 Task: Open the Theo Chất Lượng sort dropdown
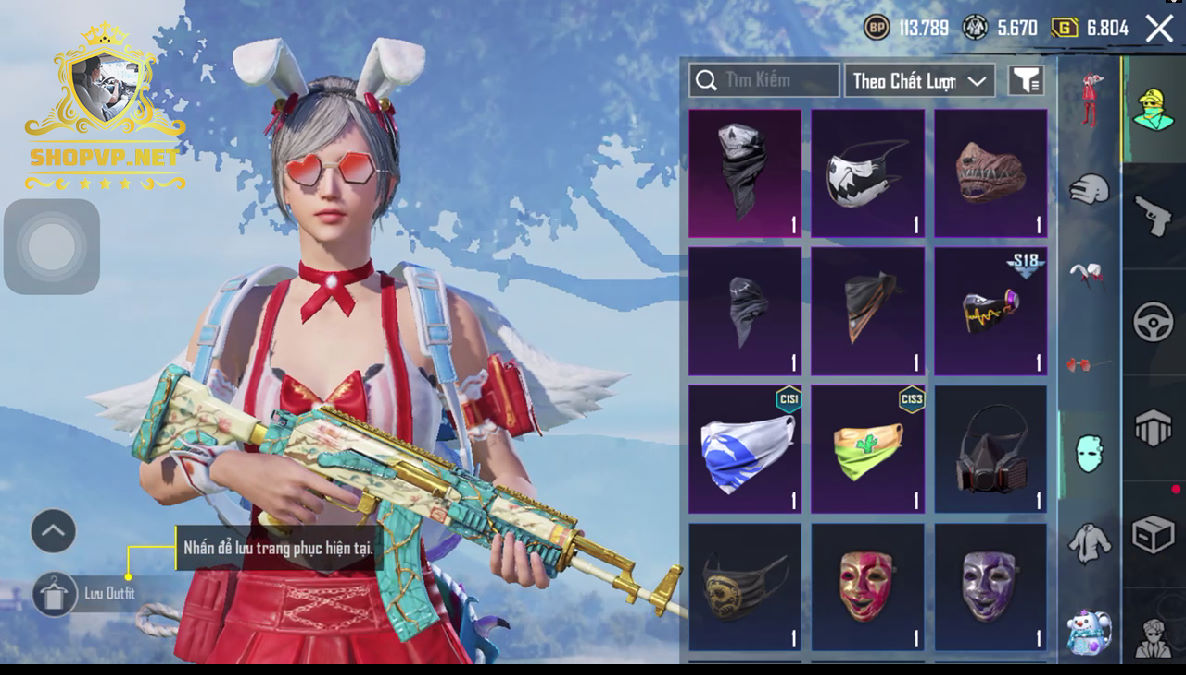(919, 81)
